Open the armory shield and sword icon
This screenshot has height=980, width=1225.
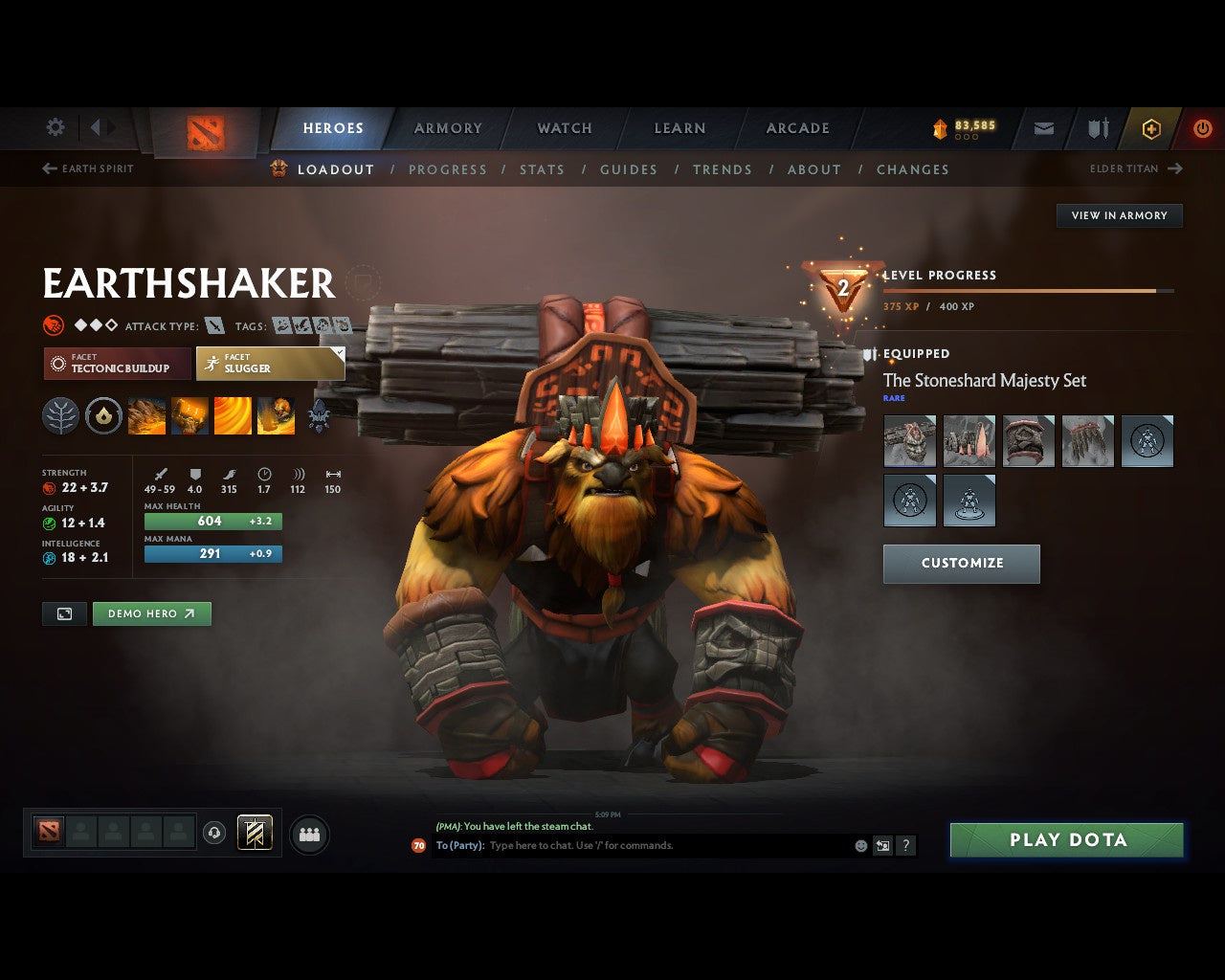(1097, 128)
